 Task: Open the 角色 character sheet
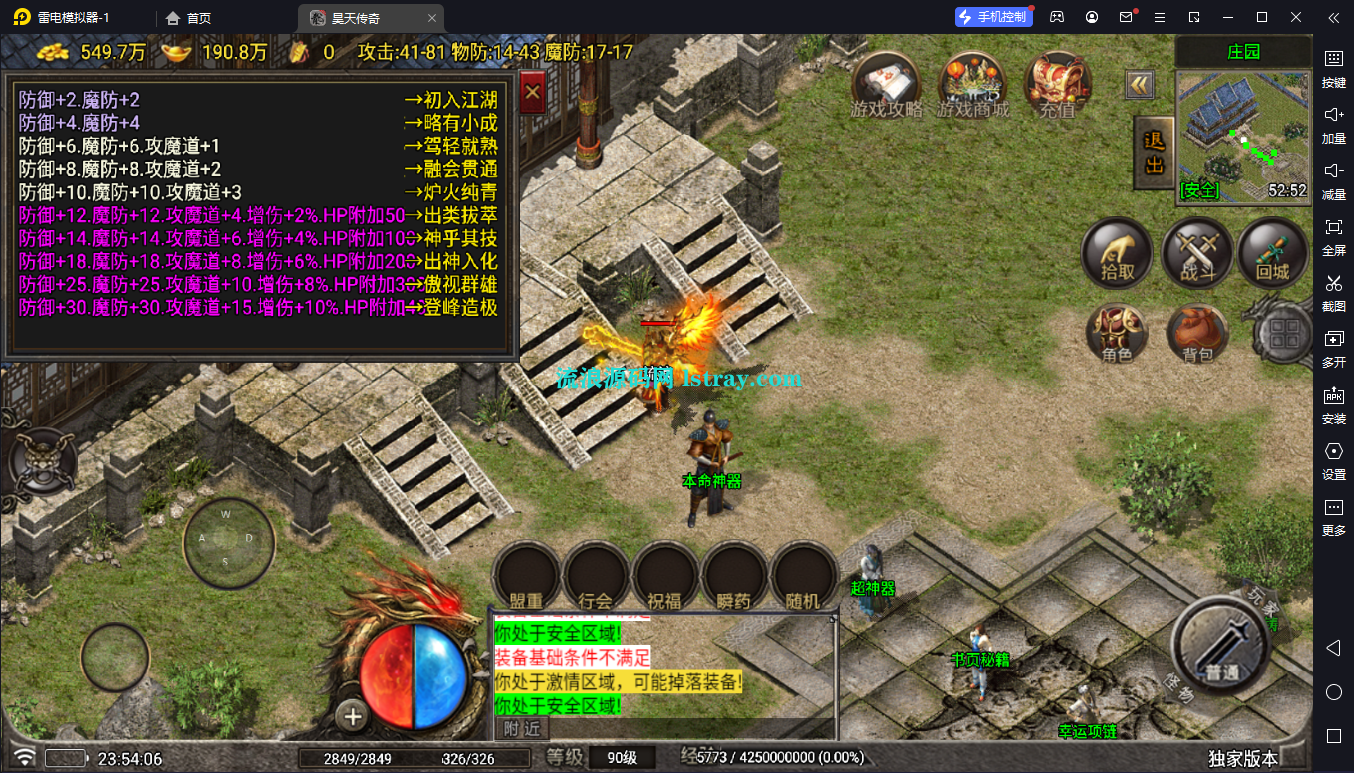pyautogui.click(x=1117, y=333)
